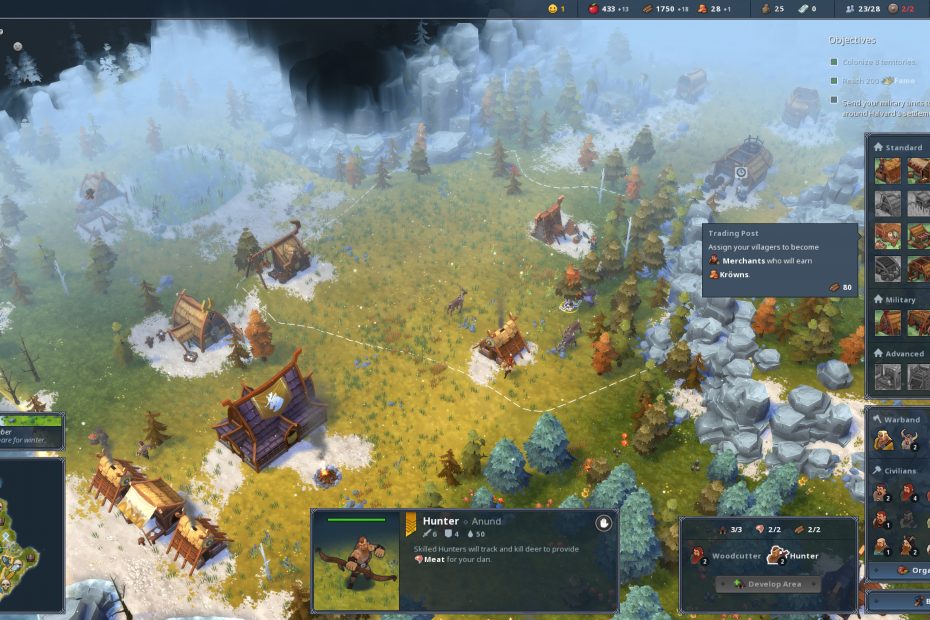
Task: Expand the Standard buildings category
Action: click(903, 147)
